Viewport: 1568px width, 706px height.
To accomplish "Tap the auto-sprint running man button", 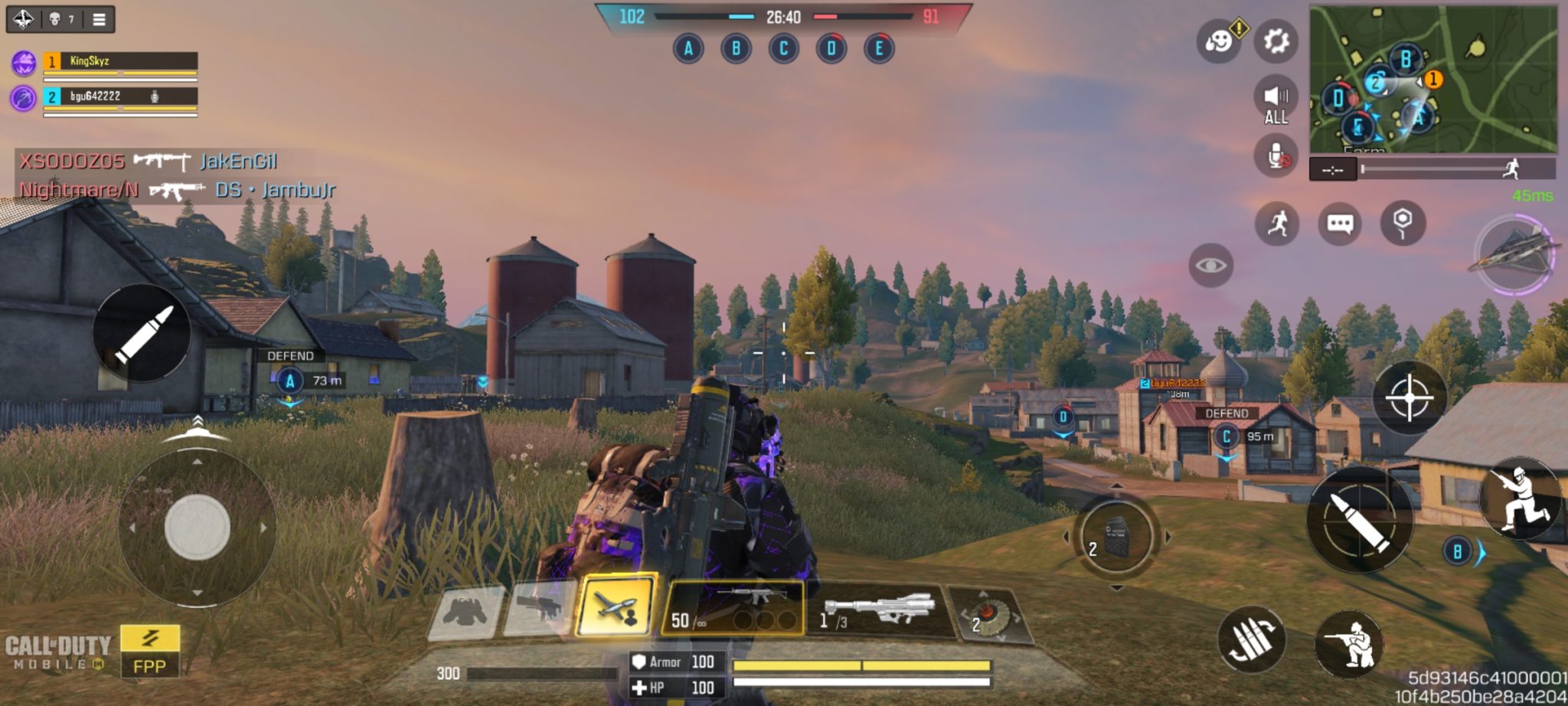I will pyautogui.click(x=1277, y=224).
